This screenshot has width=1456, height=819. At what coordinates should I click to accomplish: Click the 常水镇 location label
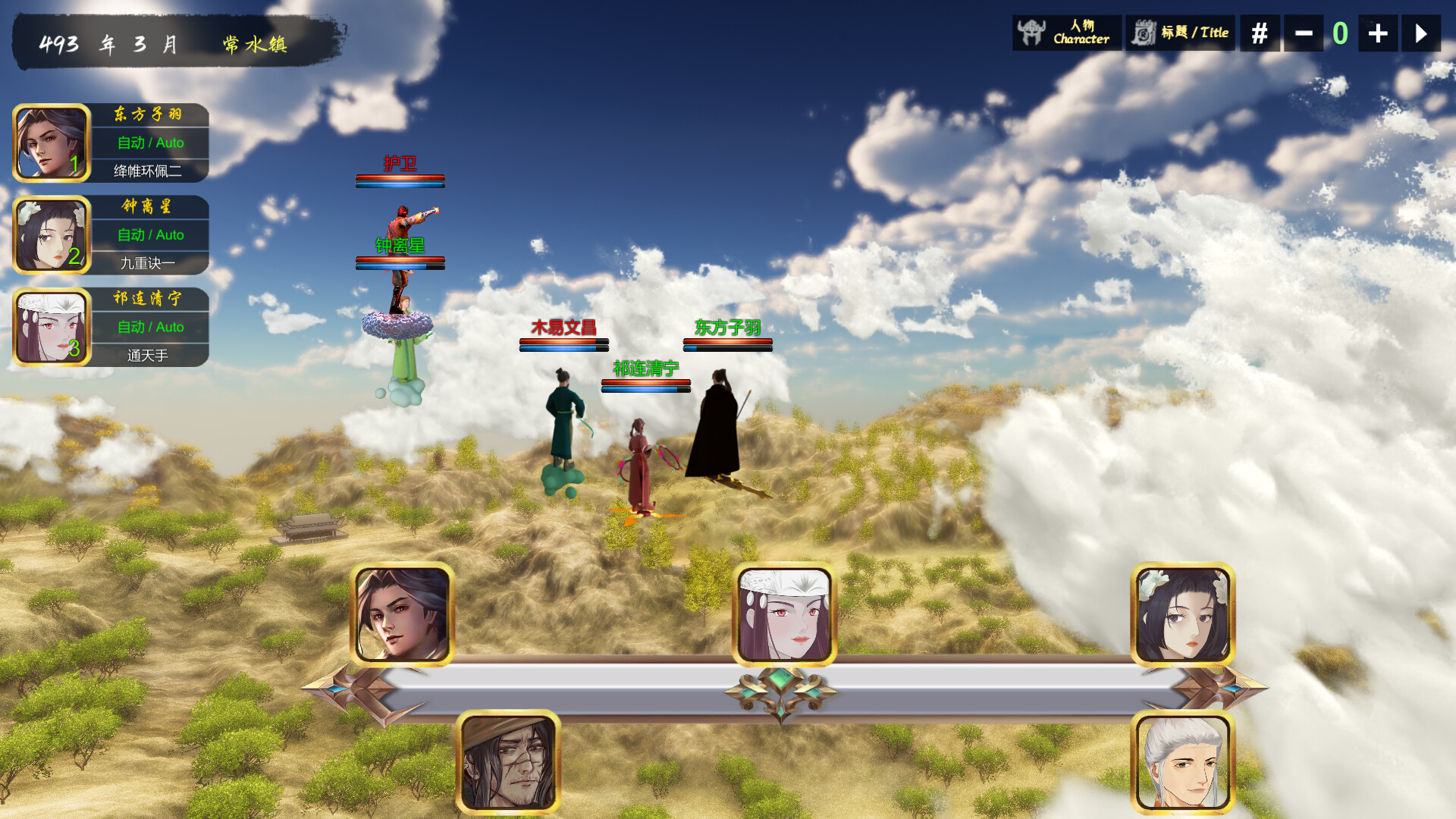point(256,43)
